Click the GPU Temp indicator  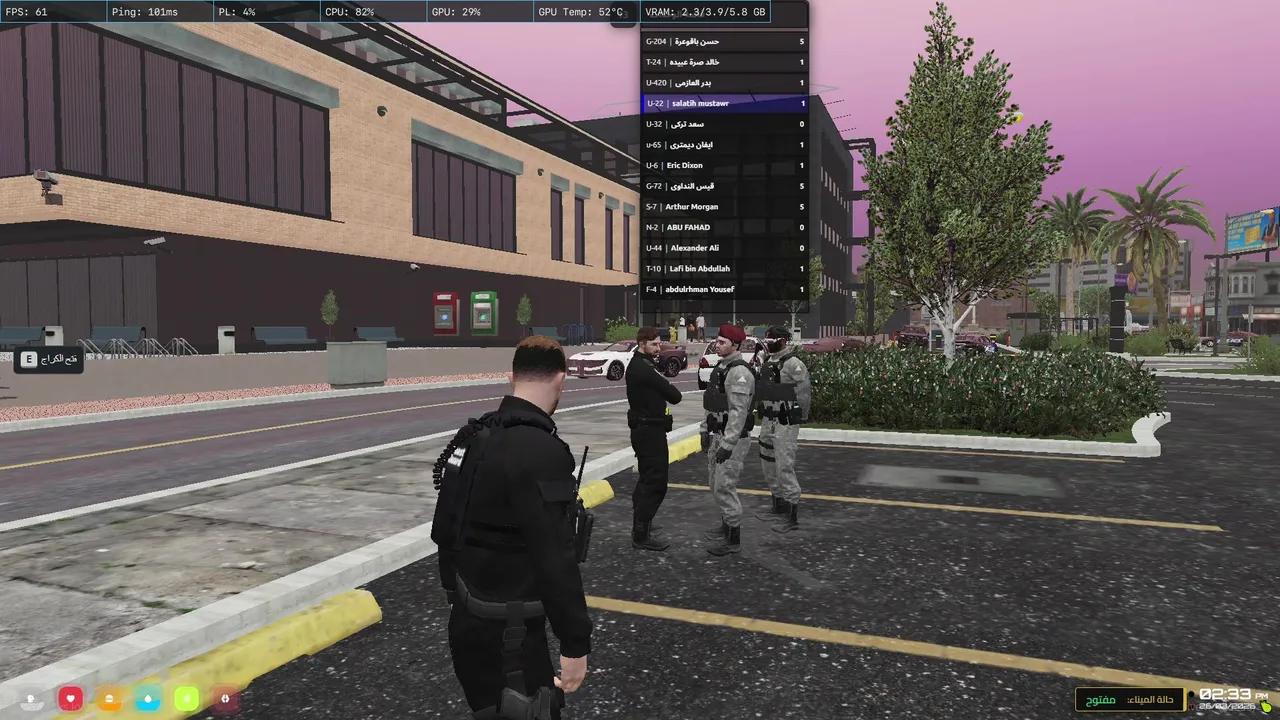(x=581, y=12)
